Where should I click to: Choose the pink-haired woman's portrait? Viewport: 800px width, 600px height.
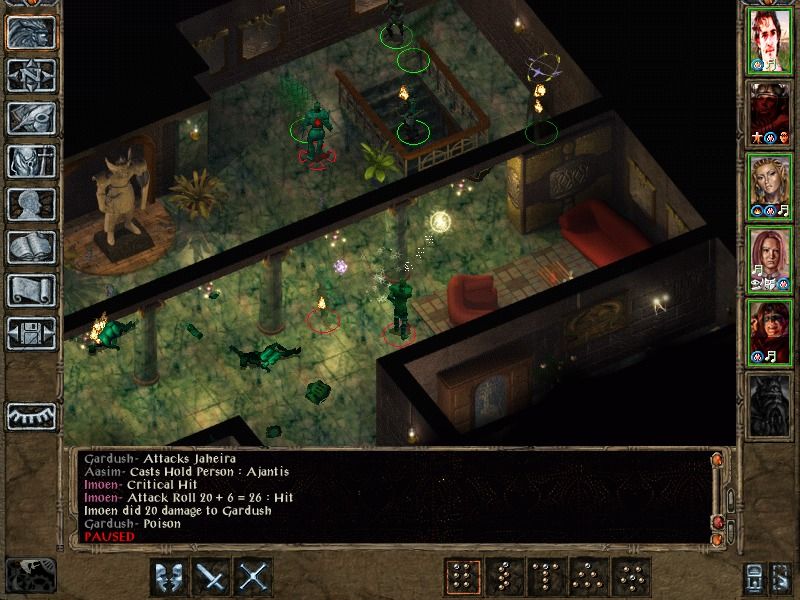tap(768, 260)
